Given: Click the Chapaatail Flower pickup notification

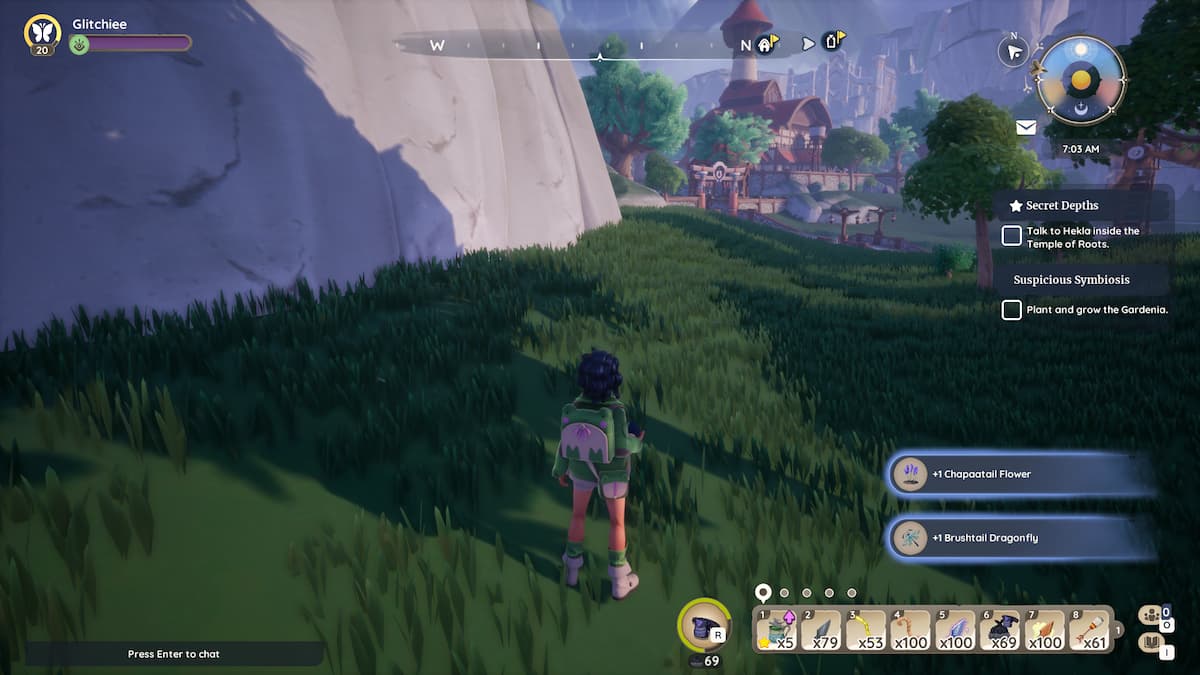Looking at the screenshot, I should 1020,474.
